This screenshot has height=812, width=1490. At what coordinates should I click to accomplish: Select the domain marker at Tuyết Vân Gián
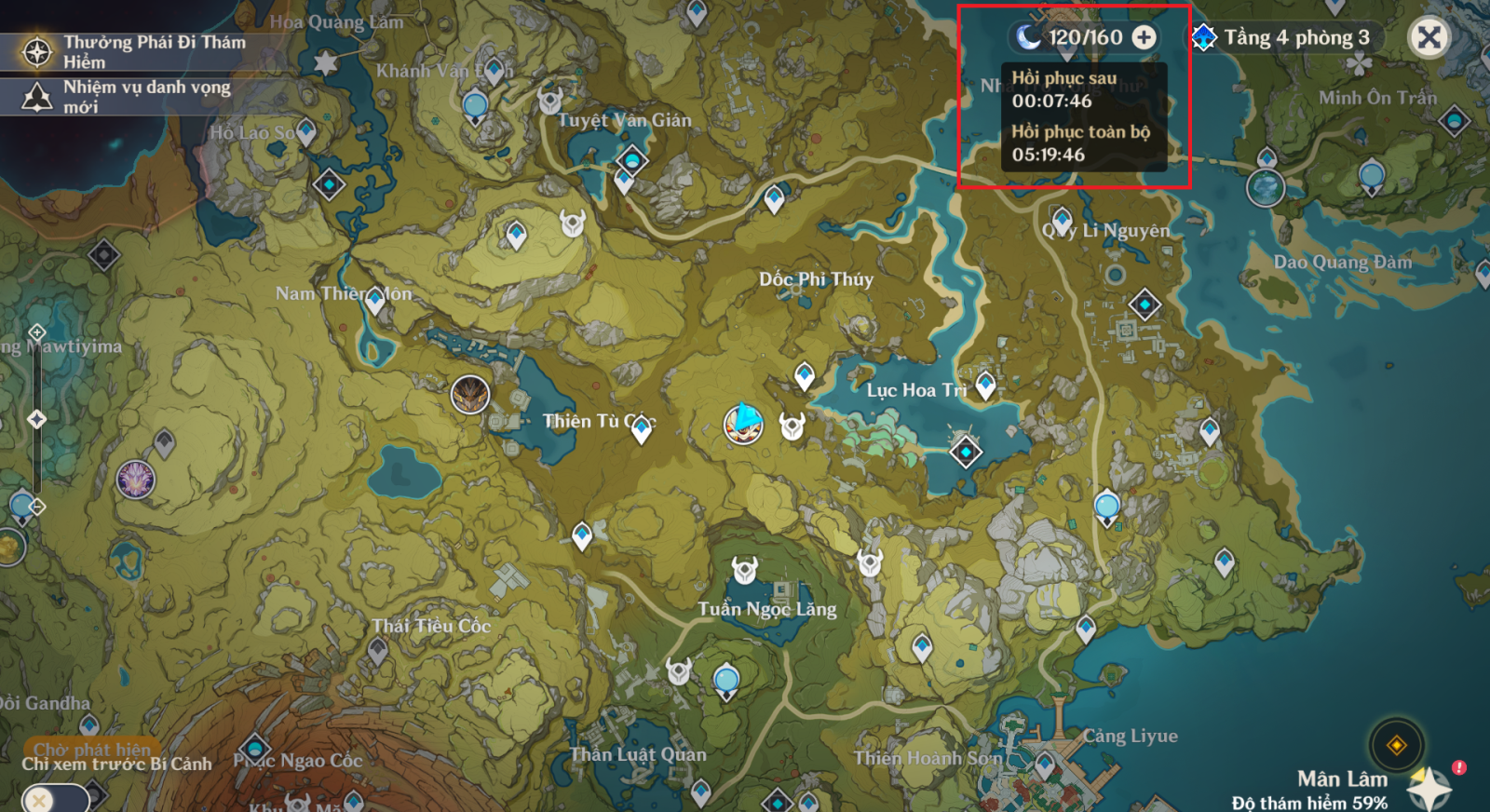pos(632,160)
